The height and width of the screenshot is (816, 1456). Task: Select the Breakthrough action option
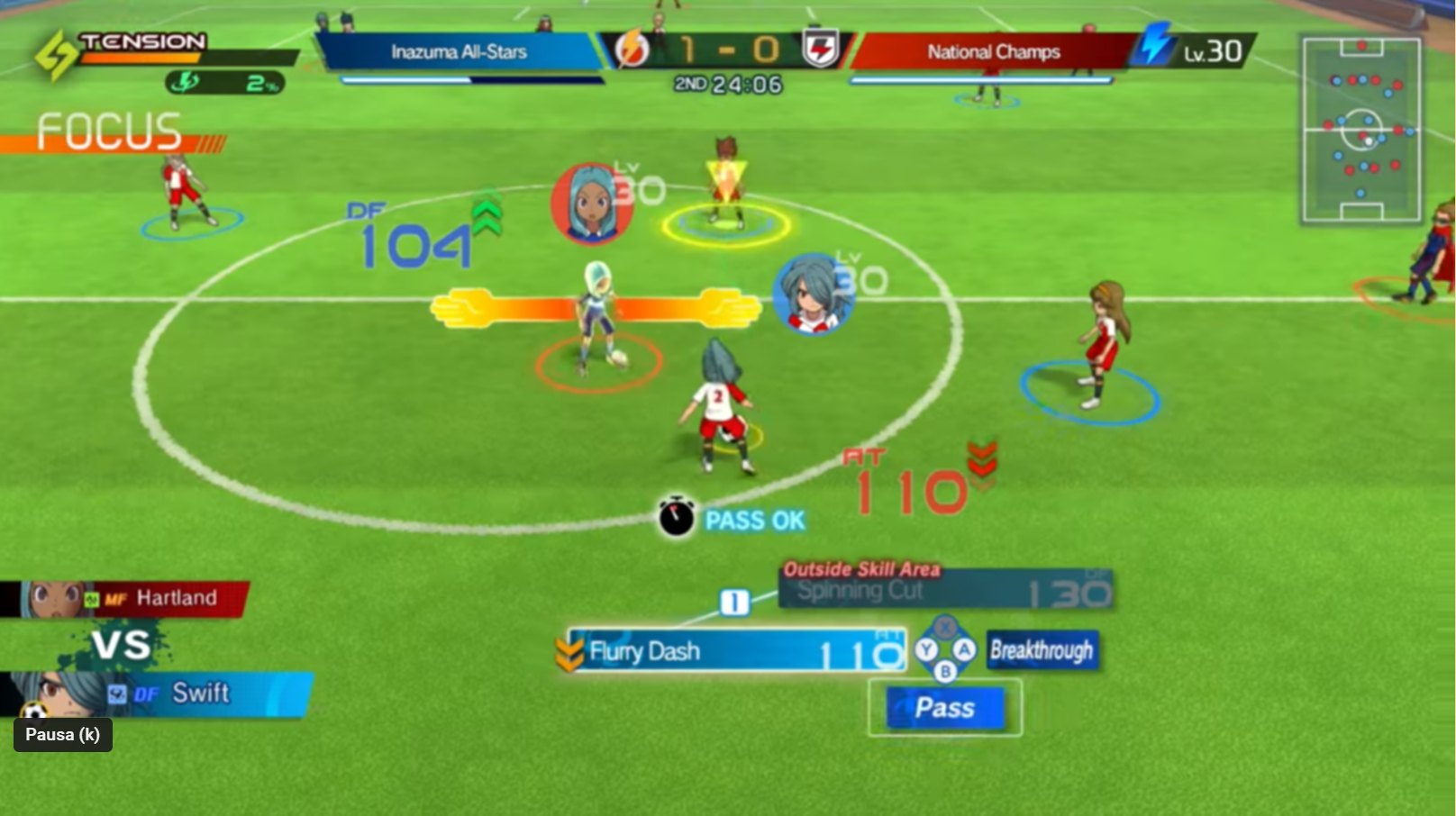pos(1042,651)
